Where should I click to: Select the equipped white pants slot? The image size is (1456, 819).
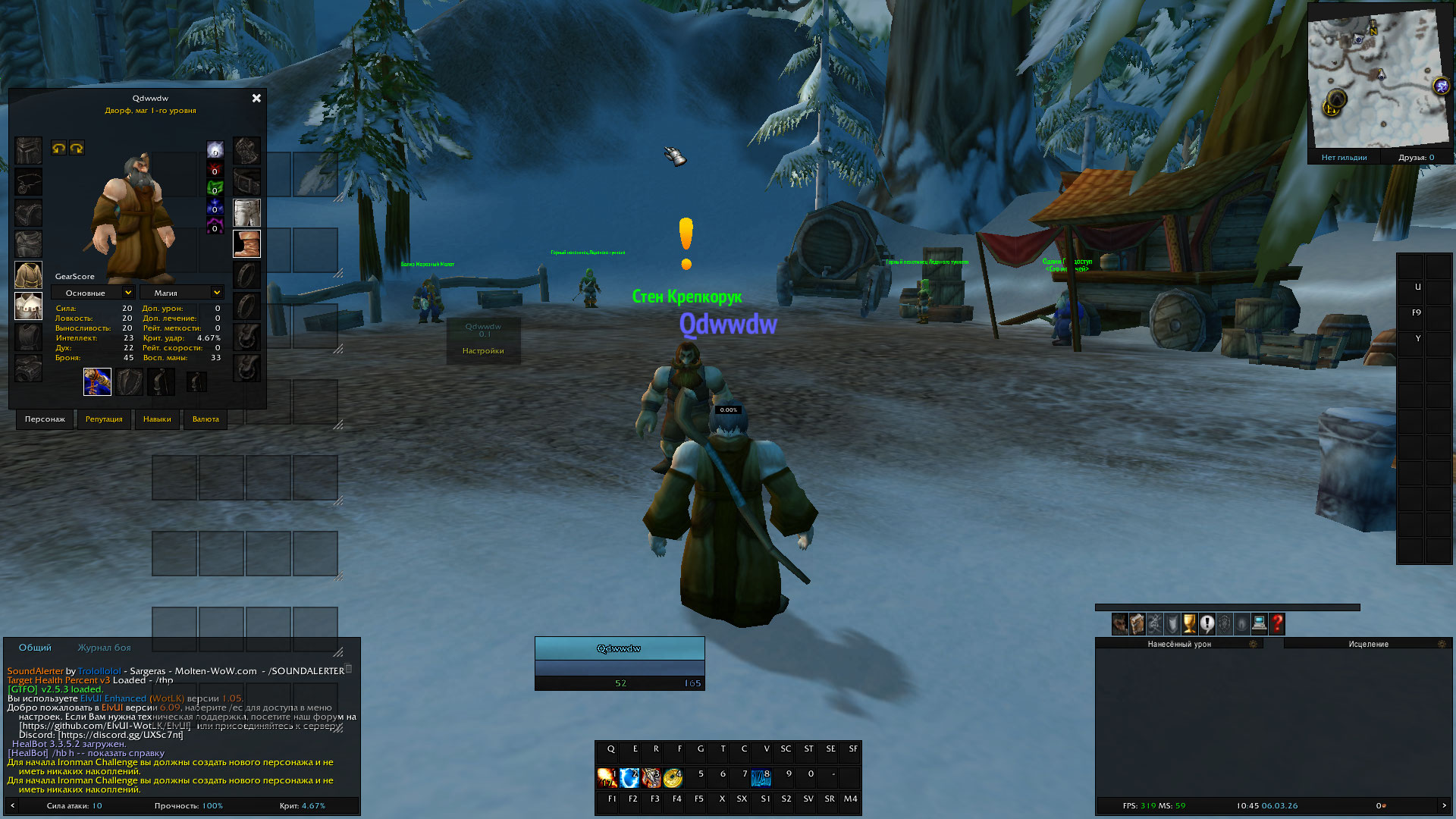click(246, 213)
